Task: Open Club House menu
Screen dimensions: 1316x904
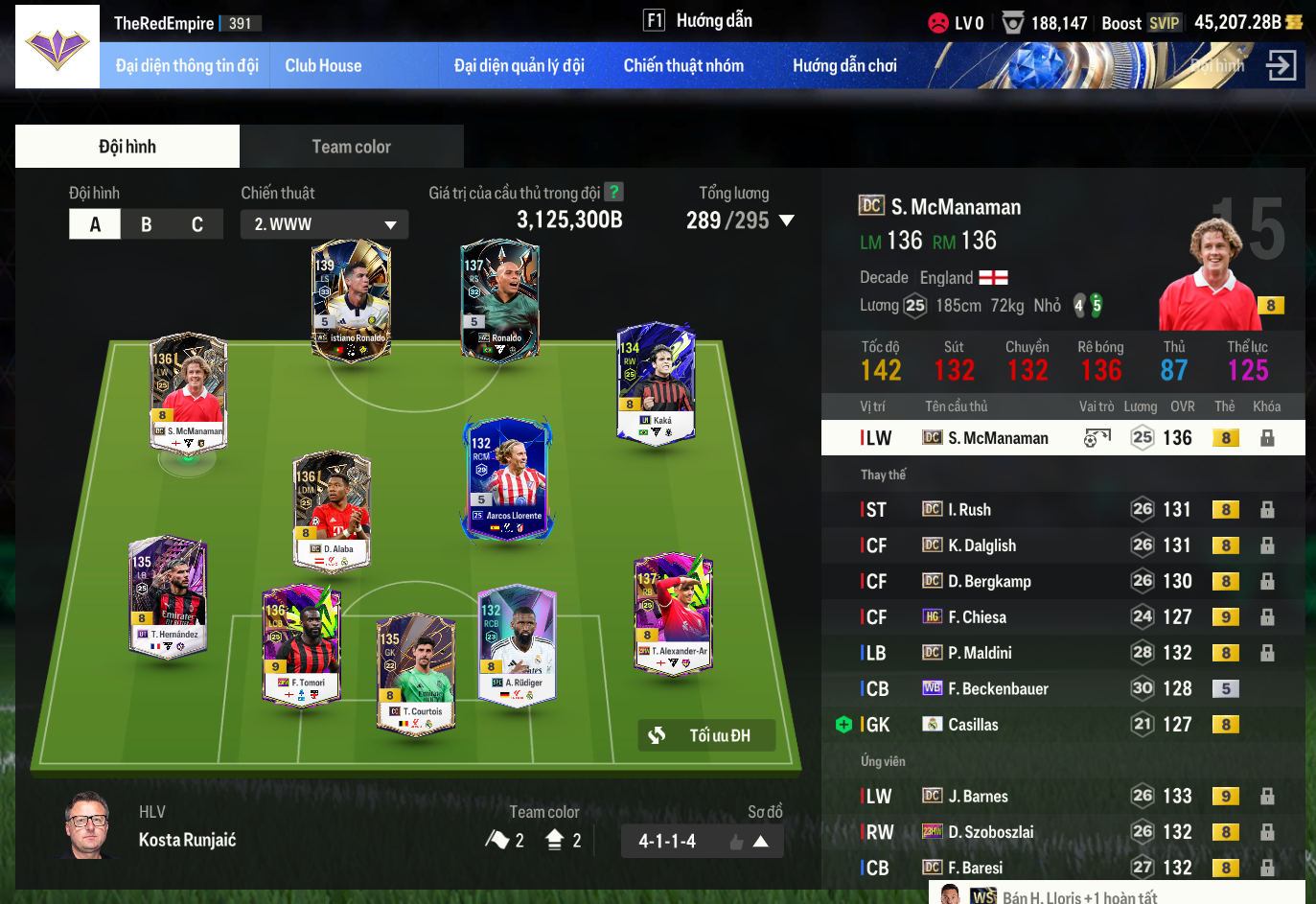Action: (323, 66)
